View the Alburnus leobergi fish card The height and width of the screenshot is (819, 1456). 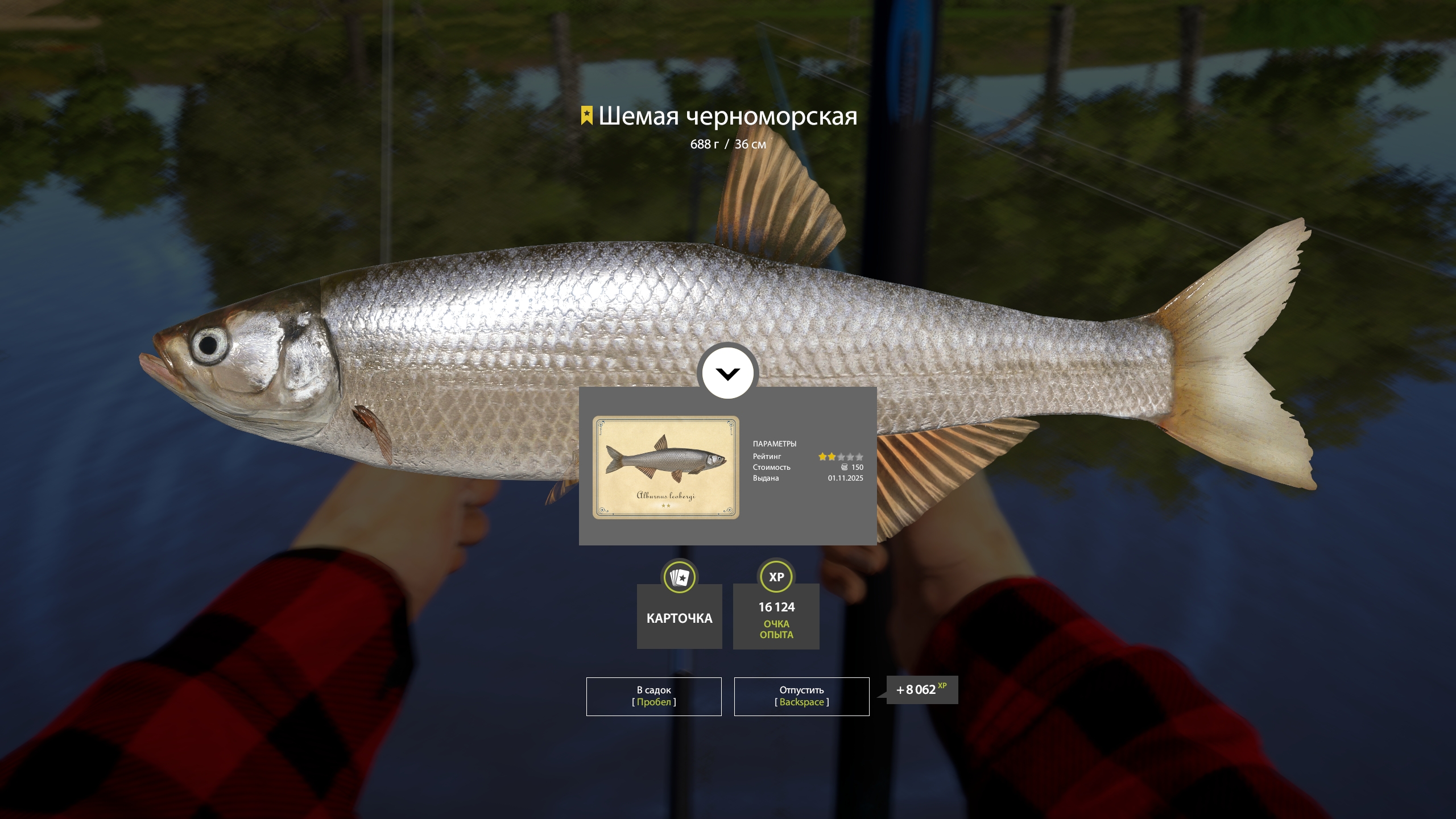pyautogui.click(x=665, y=467)
